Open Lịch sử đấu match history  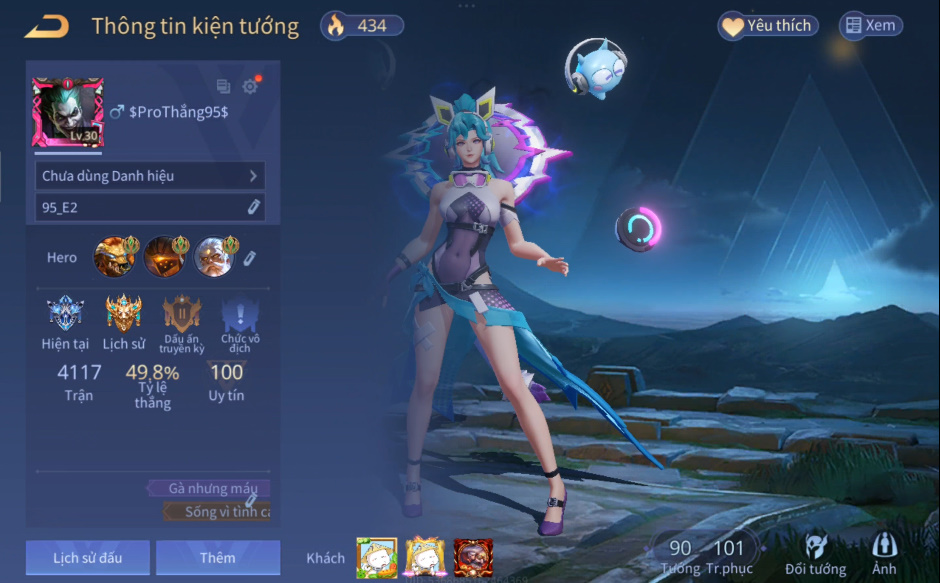coord(88,558)
